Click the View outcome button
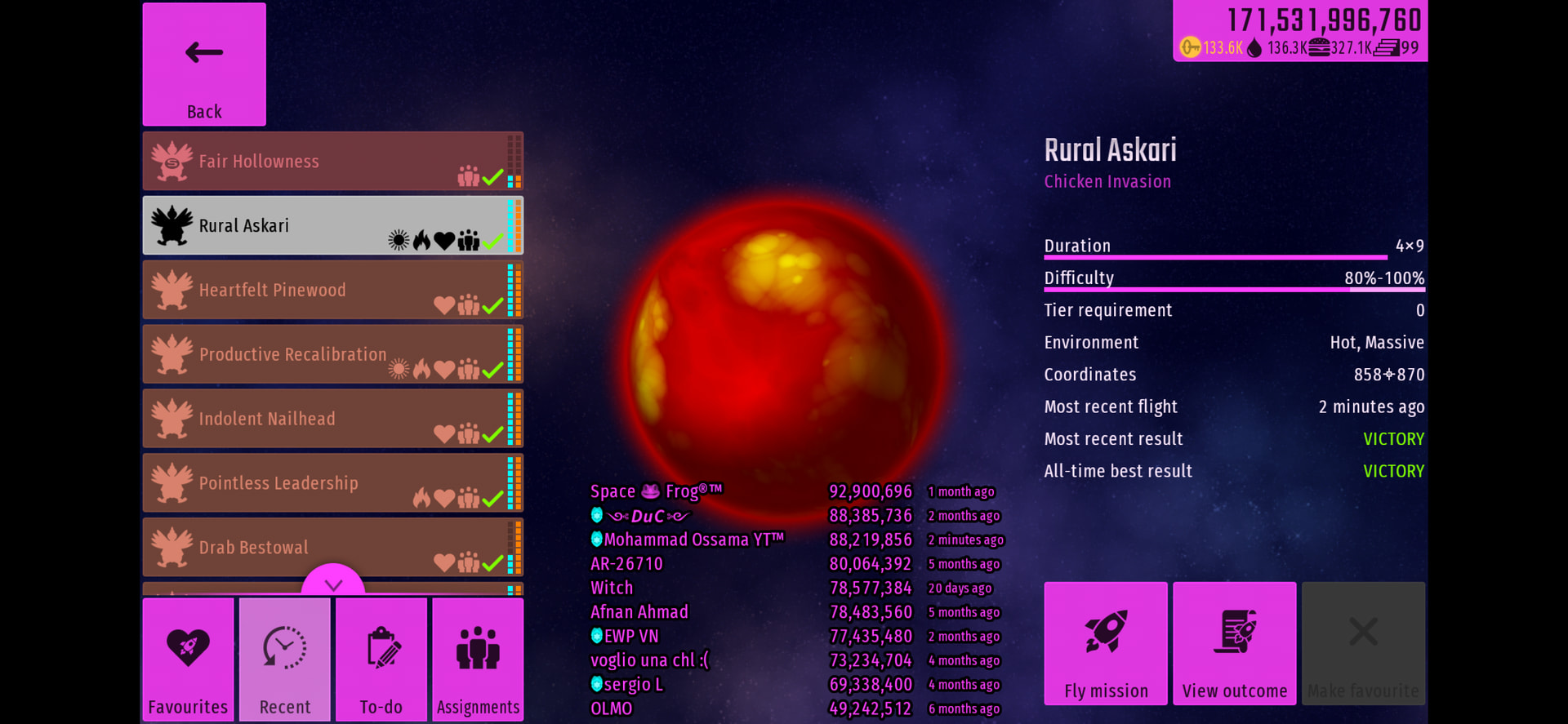 click(1235, 643)
